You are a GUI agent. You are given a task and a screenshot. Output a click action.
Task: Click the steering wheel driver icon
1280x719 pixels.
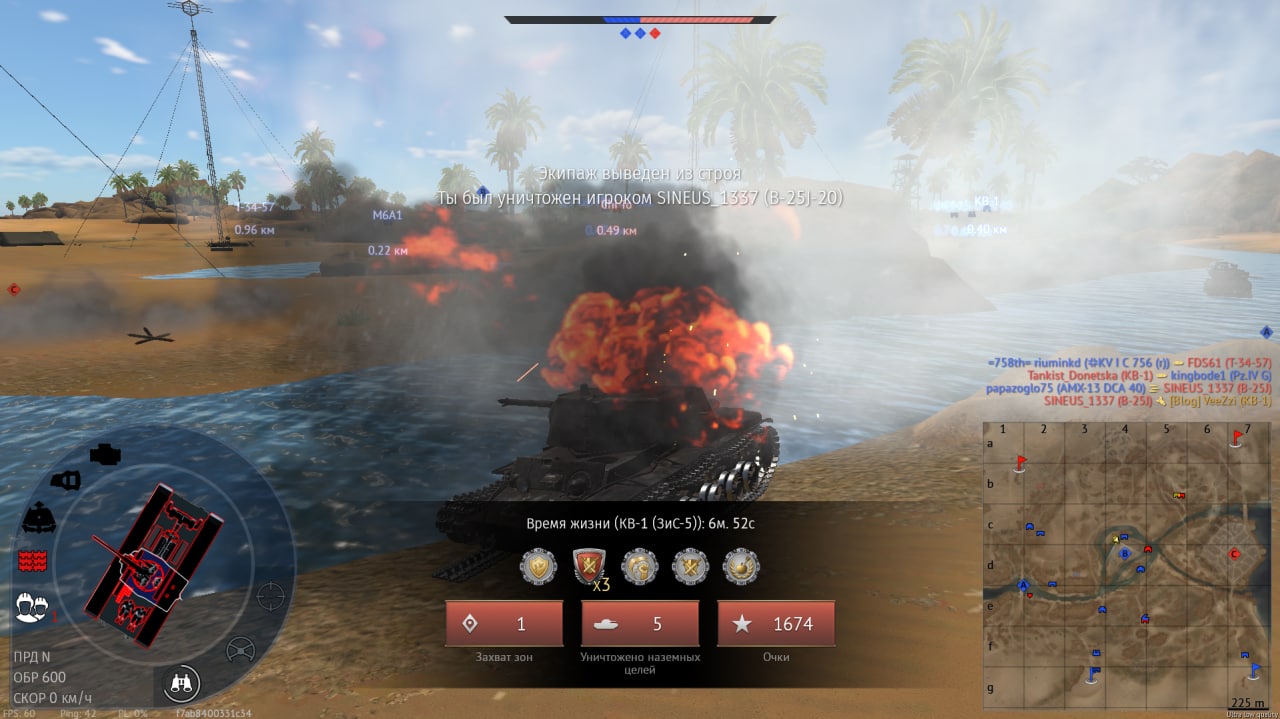[240, 650]
